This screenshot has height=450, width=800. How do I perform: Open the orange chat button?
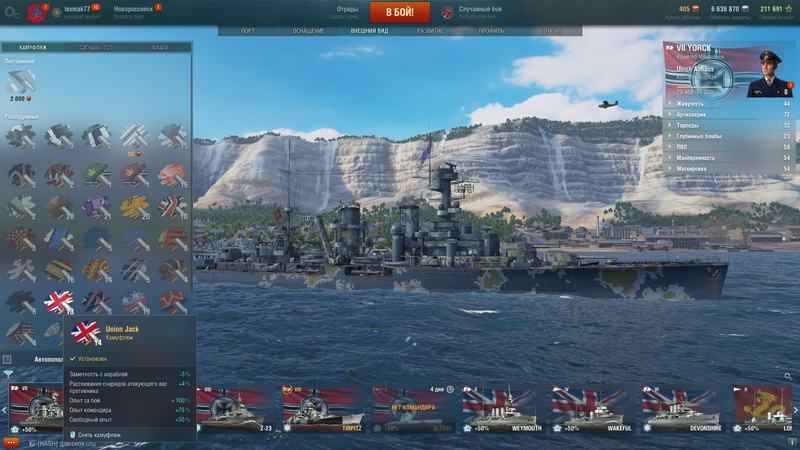pos(11,441)
